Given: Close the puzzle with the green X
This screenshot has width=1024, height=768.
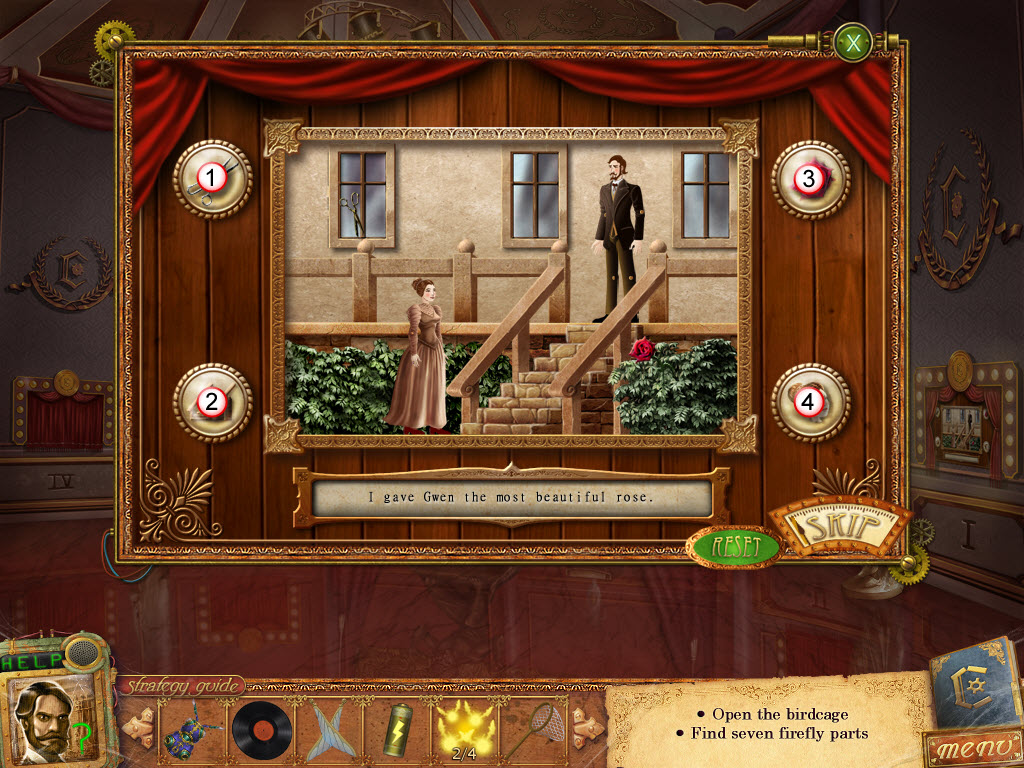Looking at the screenshot, I should tap(852, 43).
